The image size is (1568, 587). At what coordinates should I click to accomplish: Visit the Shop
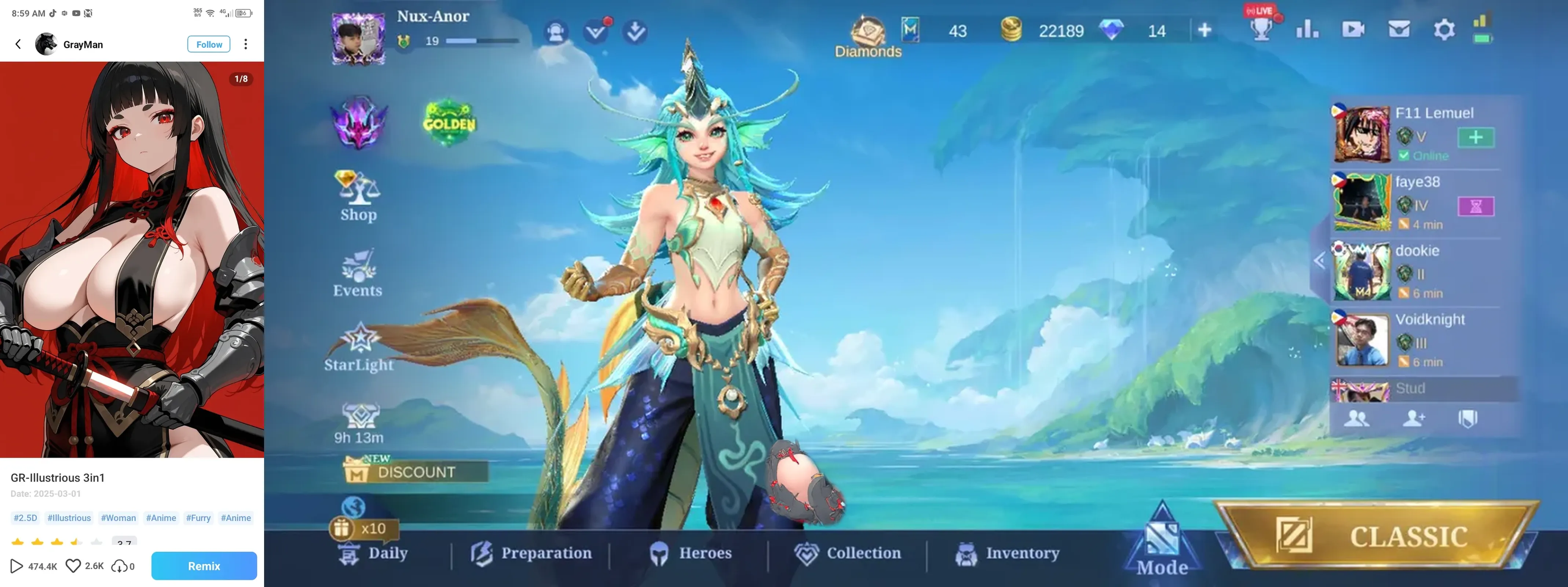pyautogui.click(x=358, y=196)
